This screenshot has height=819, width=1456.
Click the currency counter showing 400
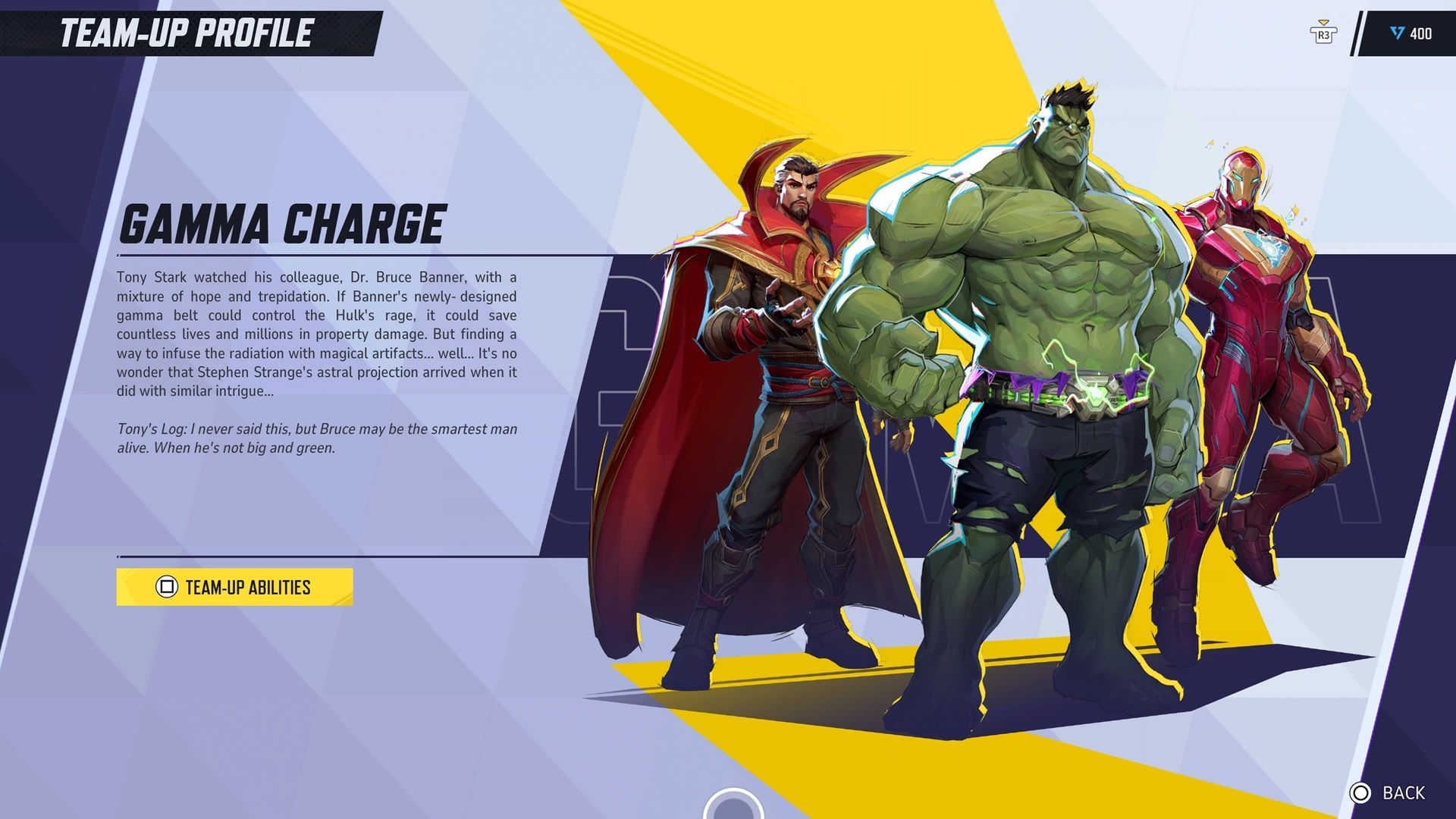[x=1422, y=33]
